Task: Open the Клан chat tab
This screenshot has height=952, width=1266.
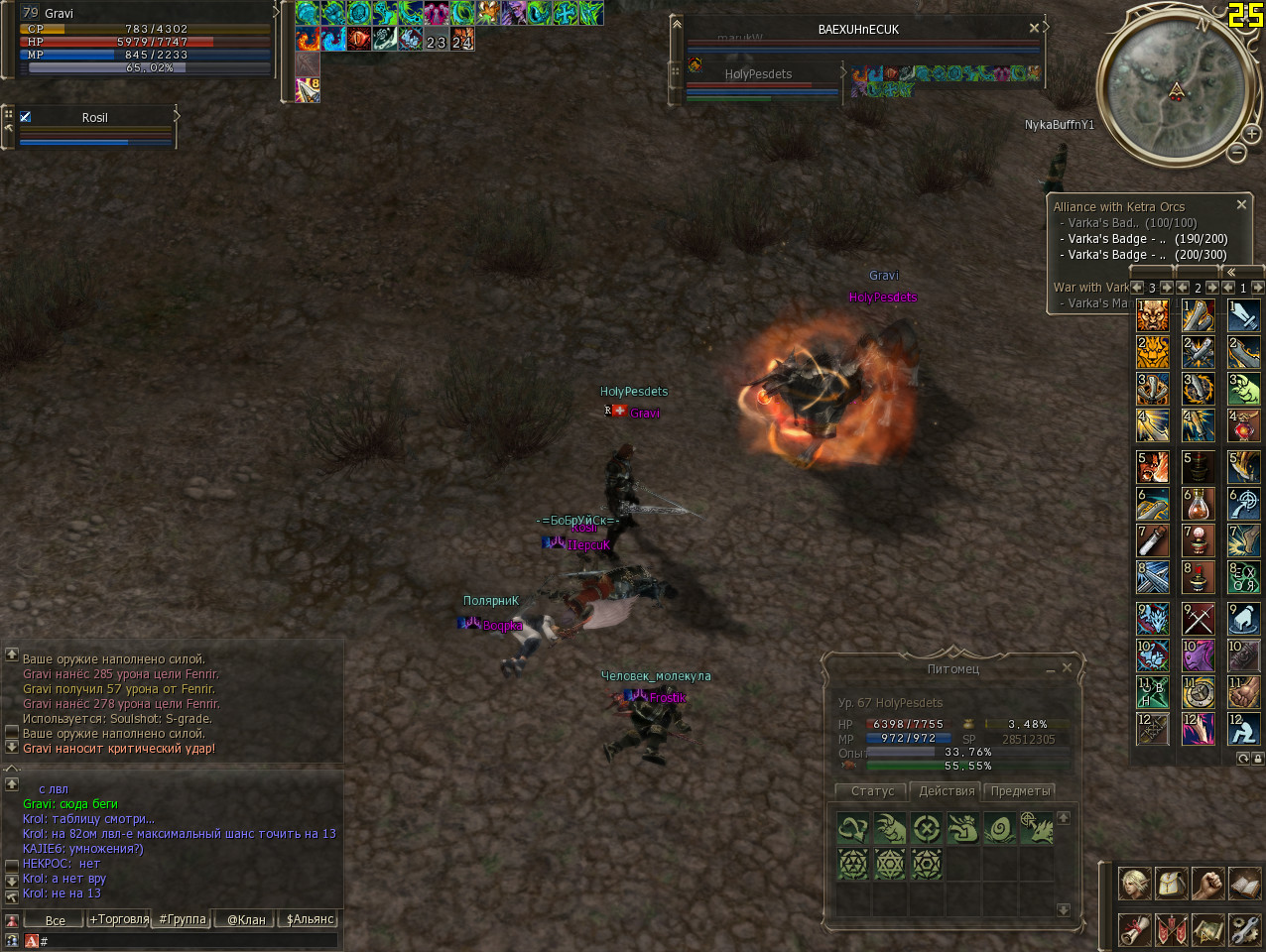Action: click(246, 919)
